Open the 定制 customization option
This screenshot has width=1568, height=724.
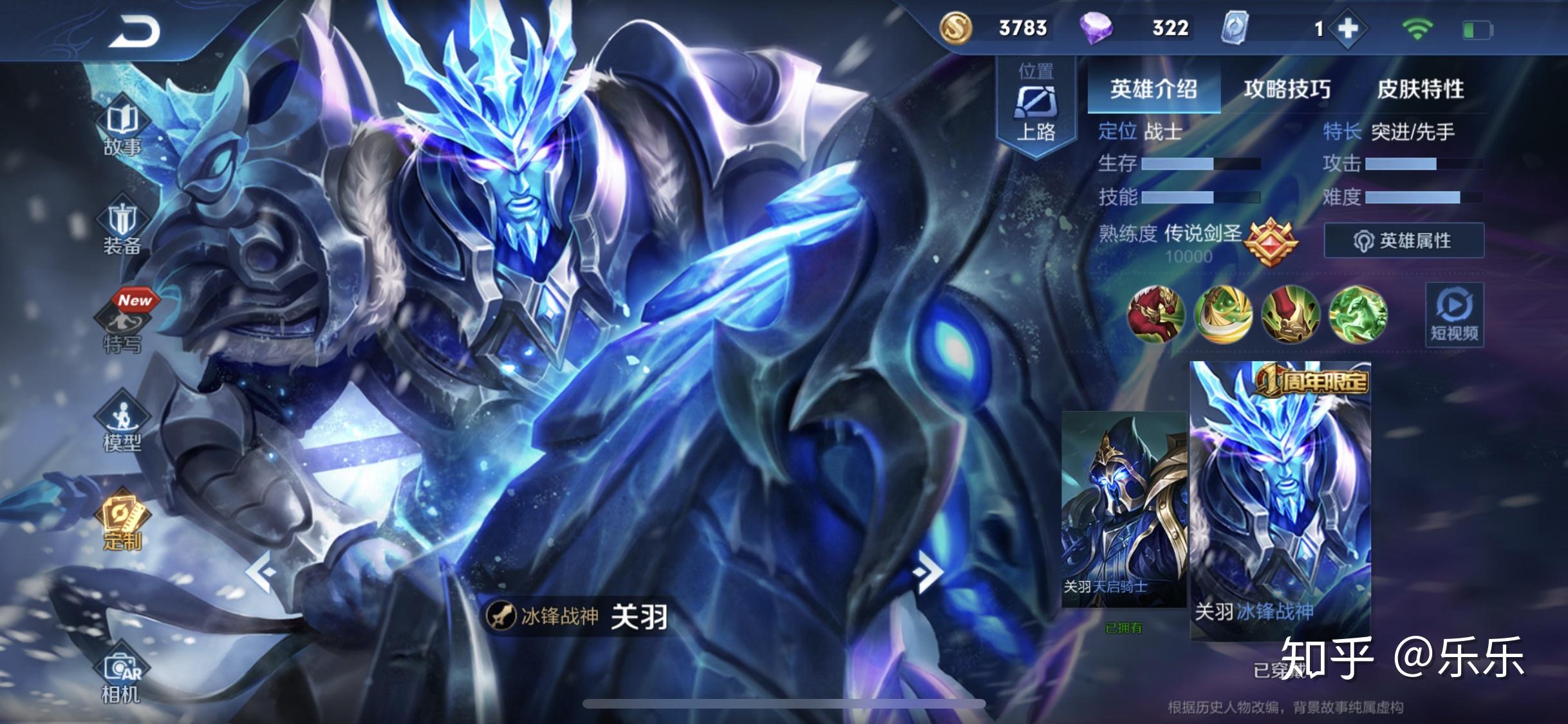[x=122, y=523]
